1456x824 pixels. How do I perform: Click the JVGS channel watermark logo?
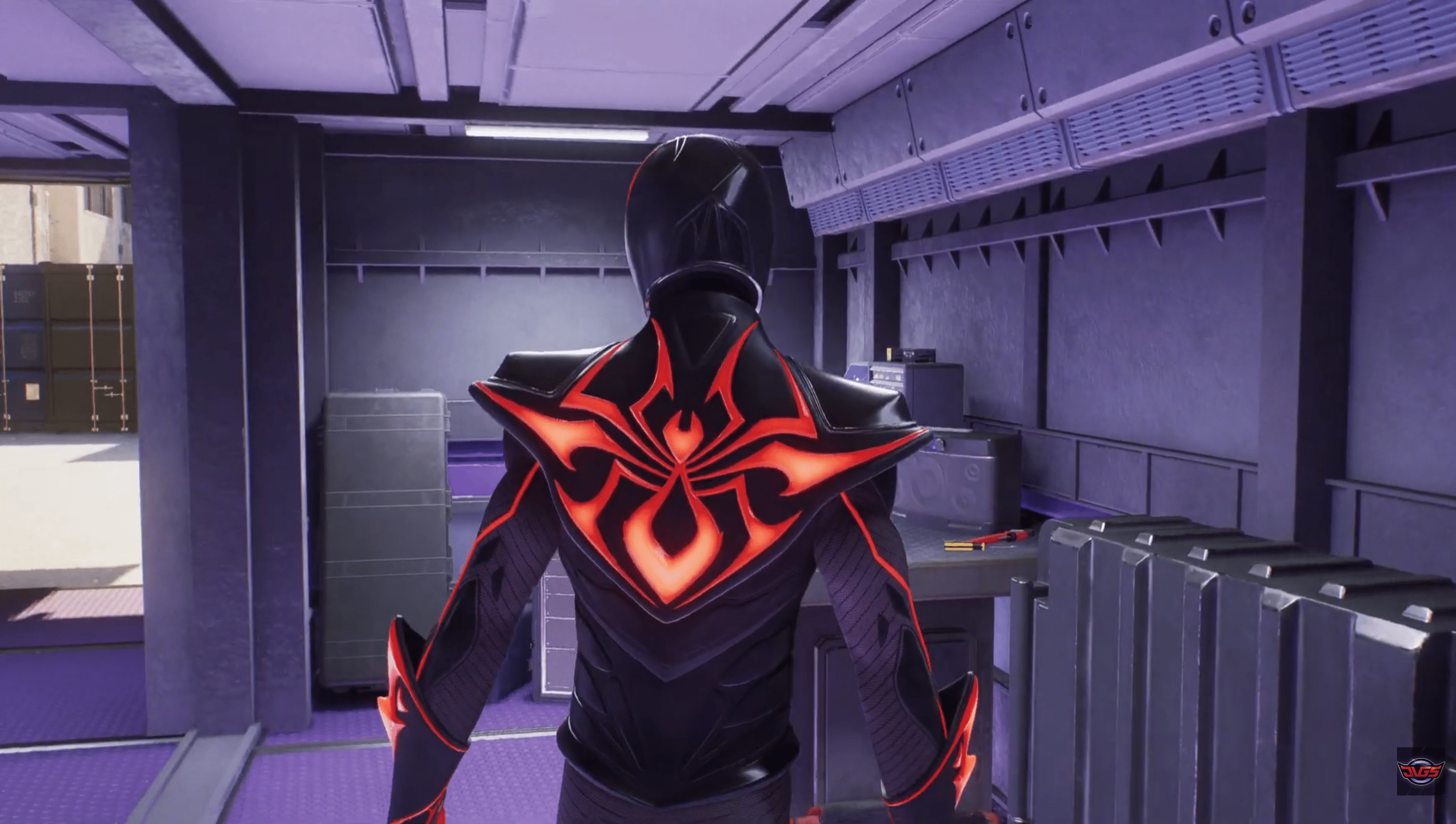click(1421, 770)
